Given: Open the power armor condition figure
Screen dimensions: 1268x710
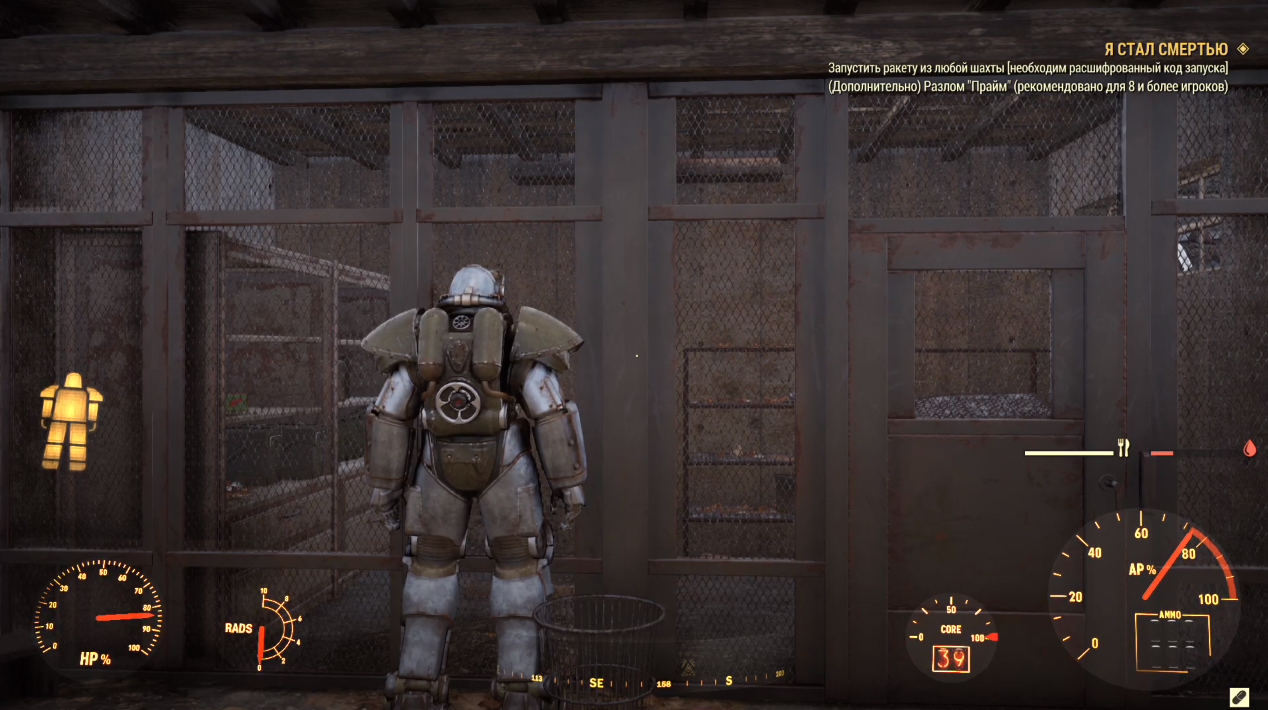Looking at the screenshot, I should [69, 422].
